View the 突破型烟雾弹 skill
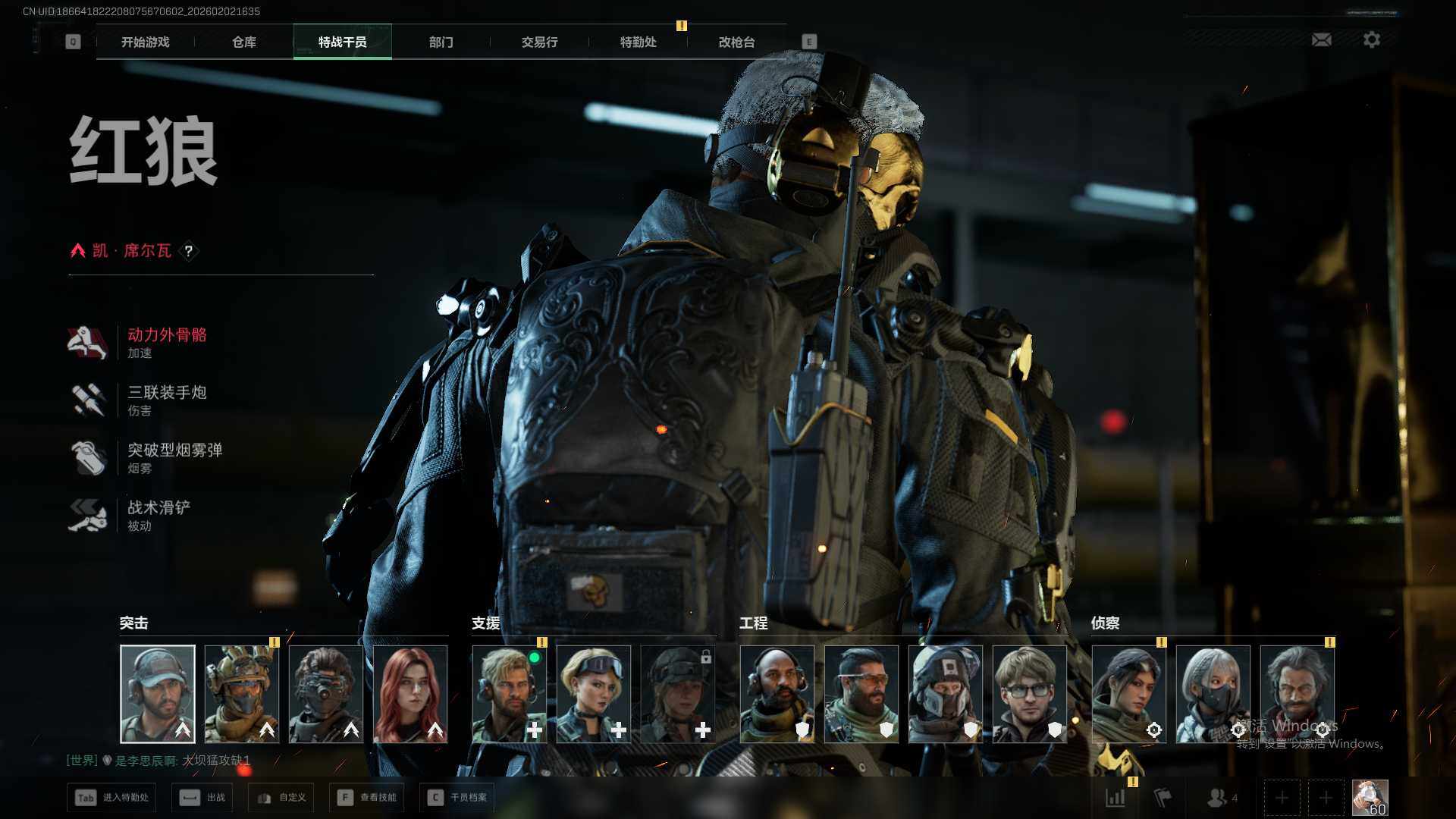The image size is (1456, 819). (x=174, y=457)
